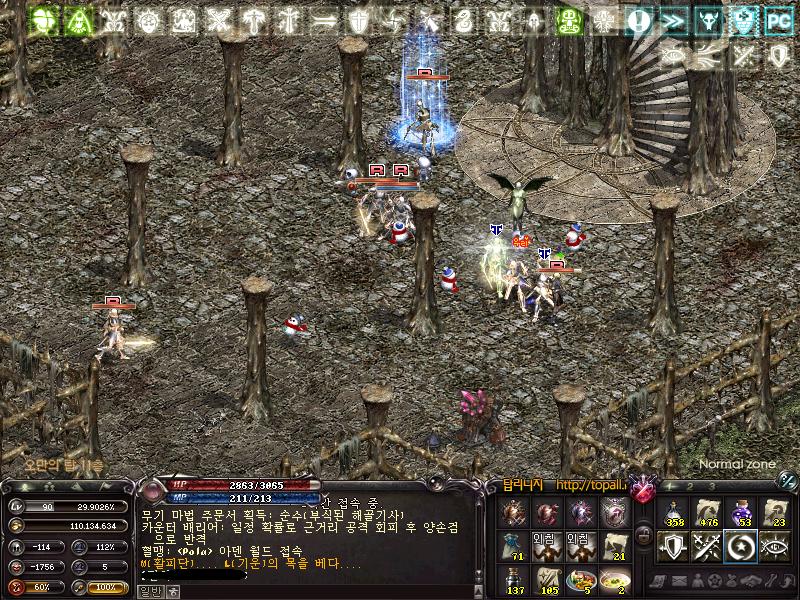Viewport: 800px width, 600px height.
Task: Eat the food plate stacked at 5
Action: click(x=580, y=580)
